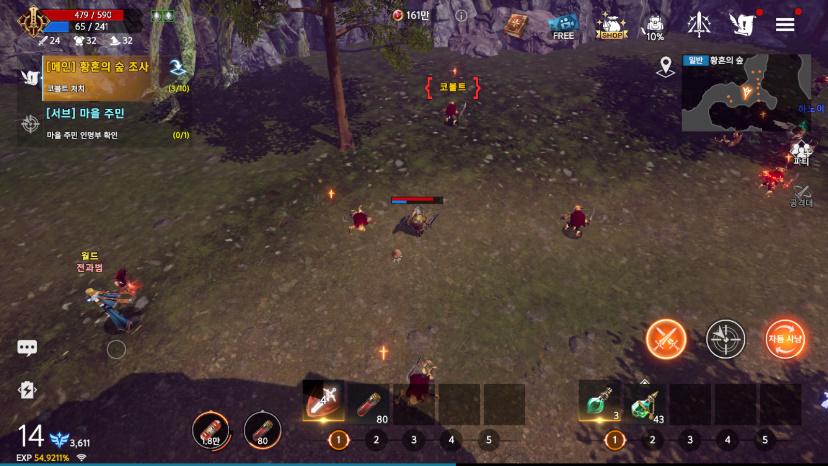This screenshot has height=466, width=828.
Task: Click the map pin location icon
Action: coord(666,66)
